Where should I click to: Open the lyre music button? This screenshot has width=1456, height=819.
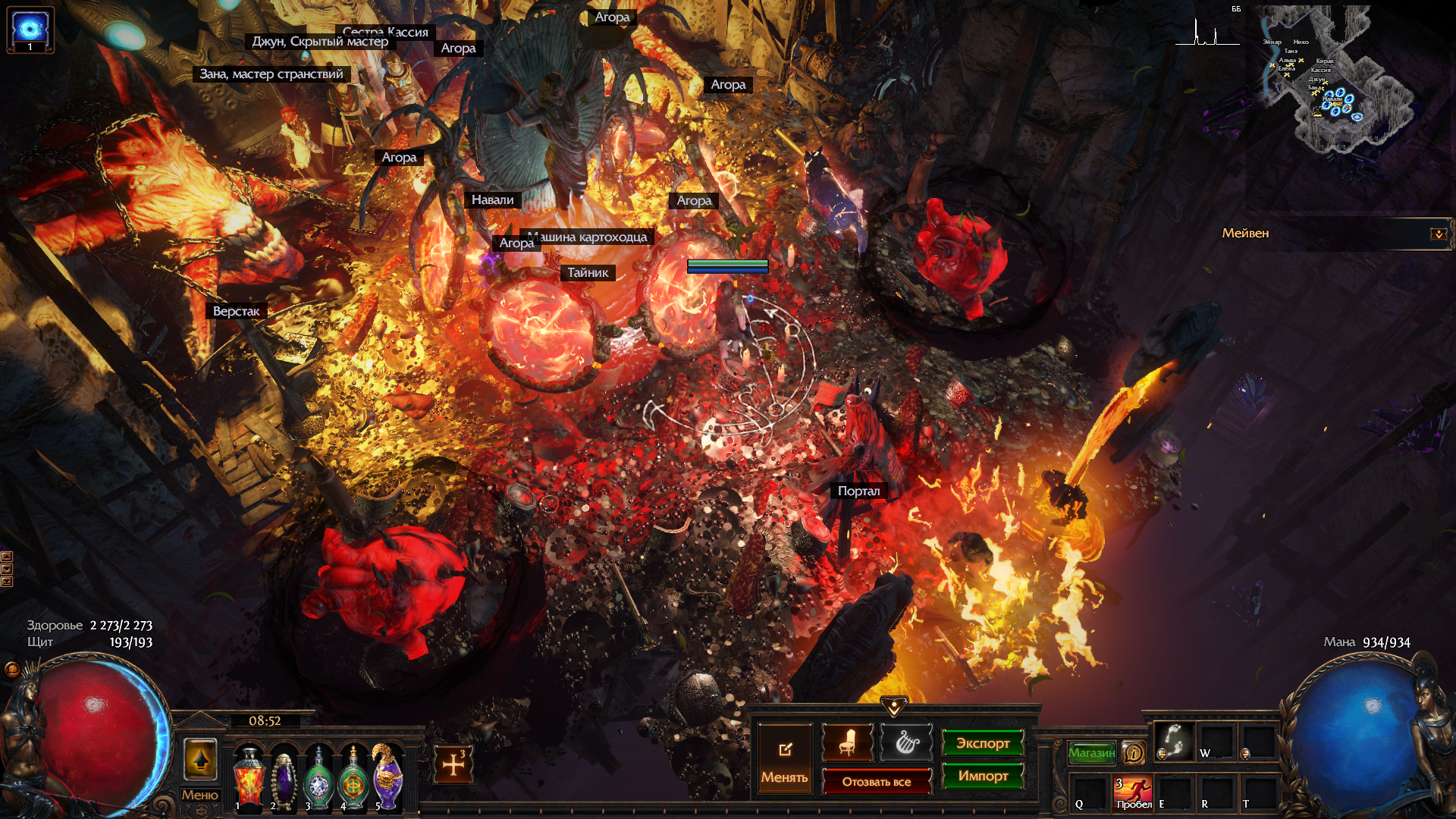pos(905,742)
